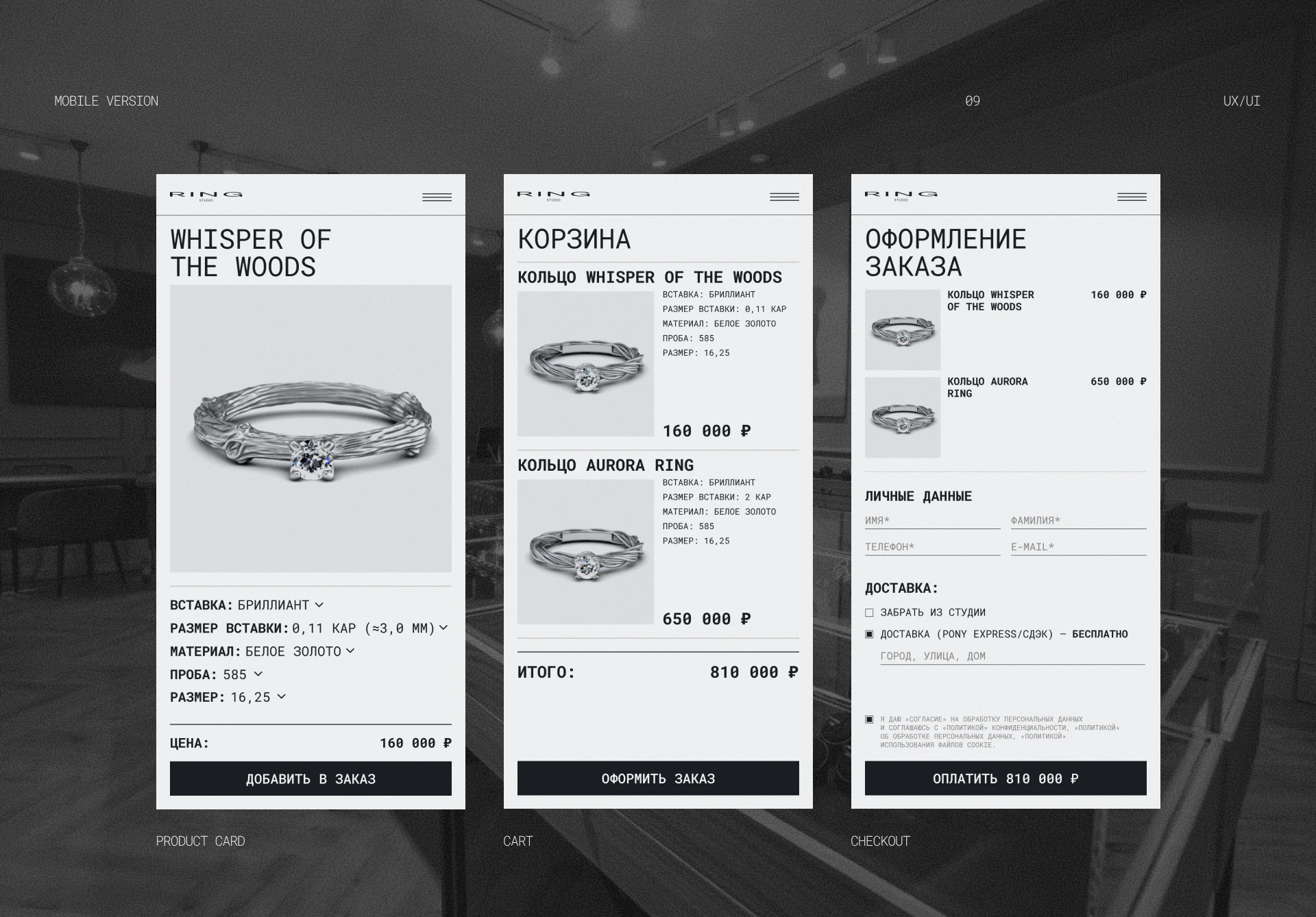Image resolution: width=1316 pixels, height=917 pixels.
Task: Open the МАТЕРИАЛ: БЕЛОЕ ЗОЛОТО dropdown
Action: tap(350, 651)
